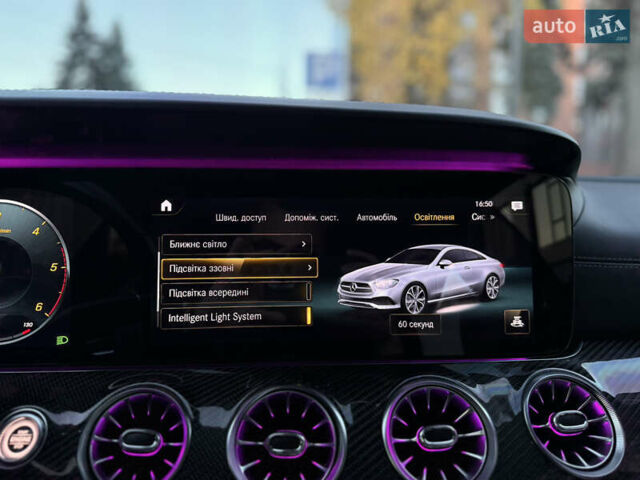Switch to the Швид. доступ tab
Image resolution: width=640 pixels, height=480 pixels.
(240, 217)
